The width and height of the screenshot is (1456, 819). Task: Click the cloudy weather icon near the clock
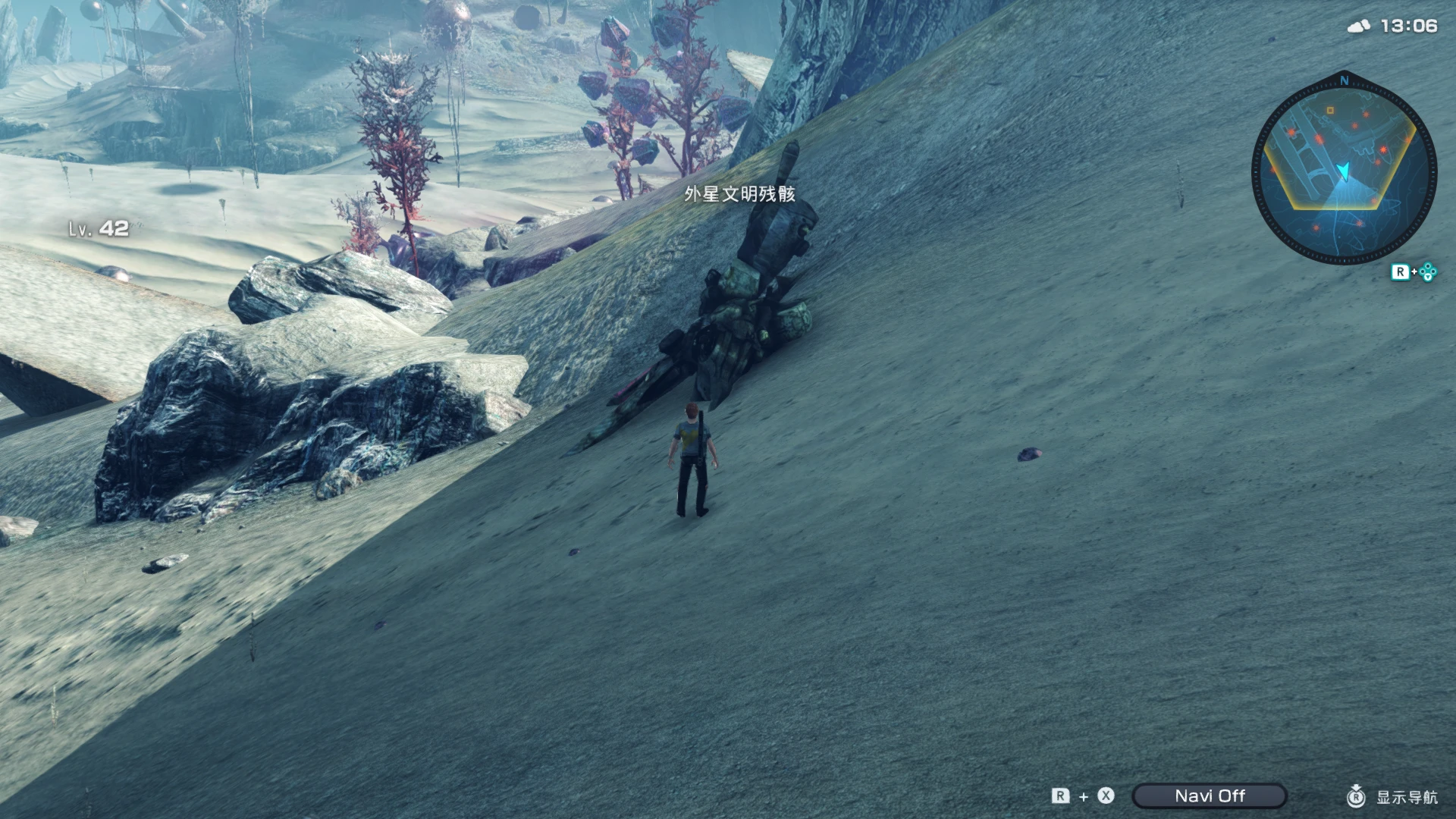1357,26
